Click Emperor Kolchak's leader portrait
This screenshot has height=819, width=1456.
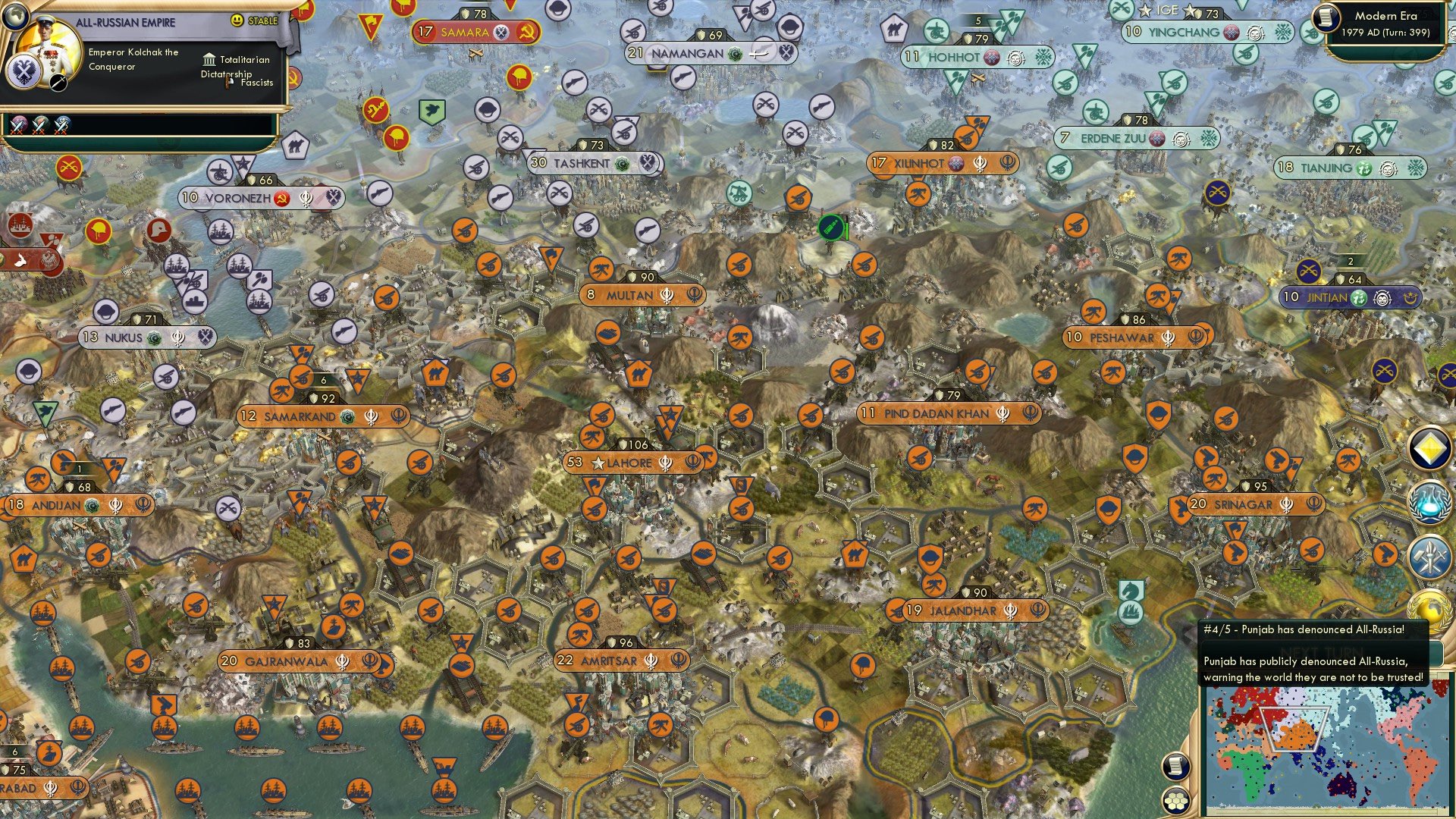[x=49, y=53]
